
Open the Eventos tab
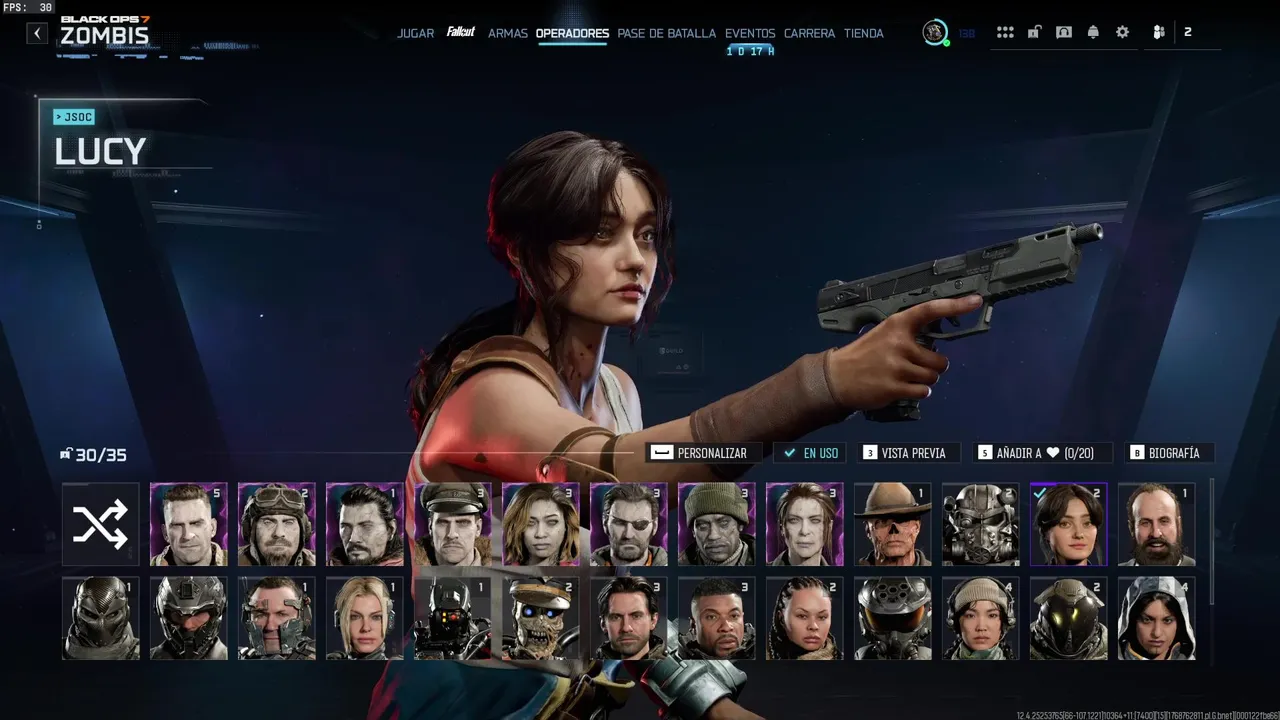pyautogui.click(x=750, y=33)
